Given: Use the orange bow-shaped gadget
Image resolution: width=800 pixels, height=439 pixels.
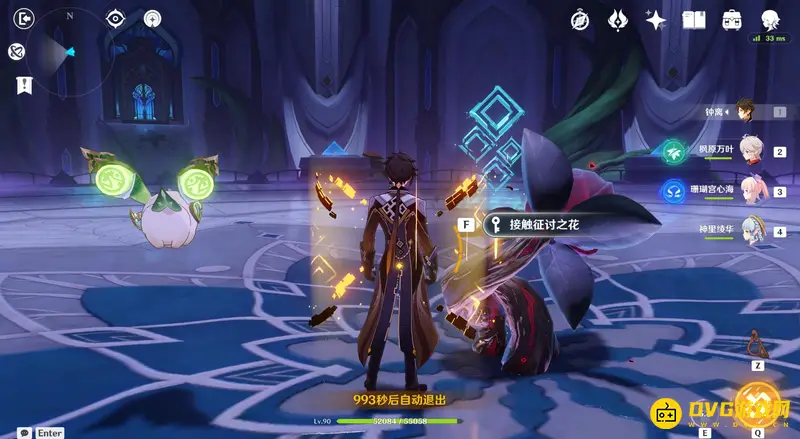Looking at the screenshot, I should tap(757, 345).
